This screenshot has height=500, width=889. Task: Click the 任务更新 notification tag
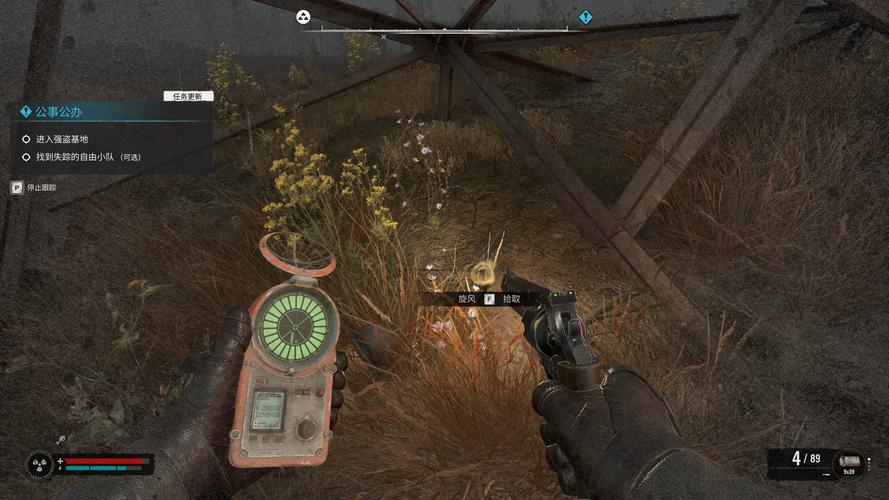tap(188, 96)
